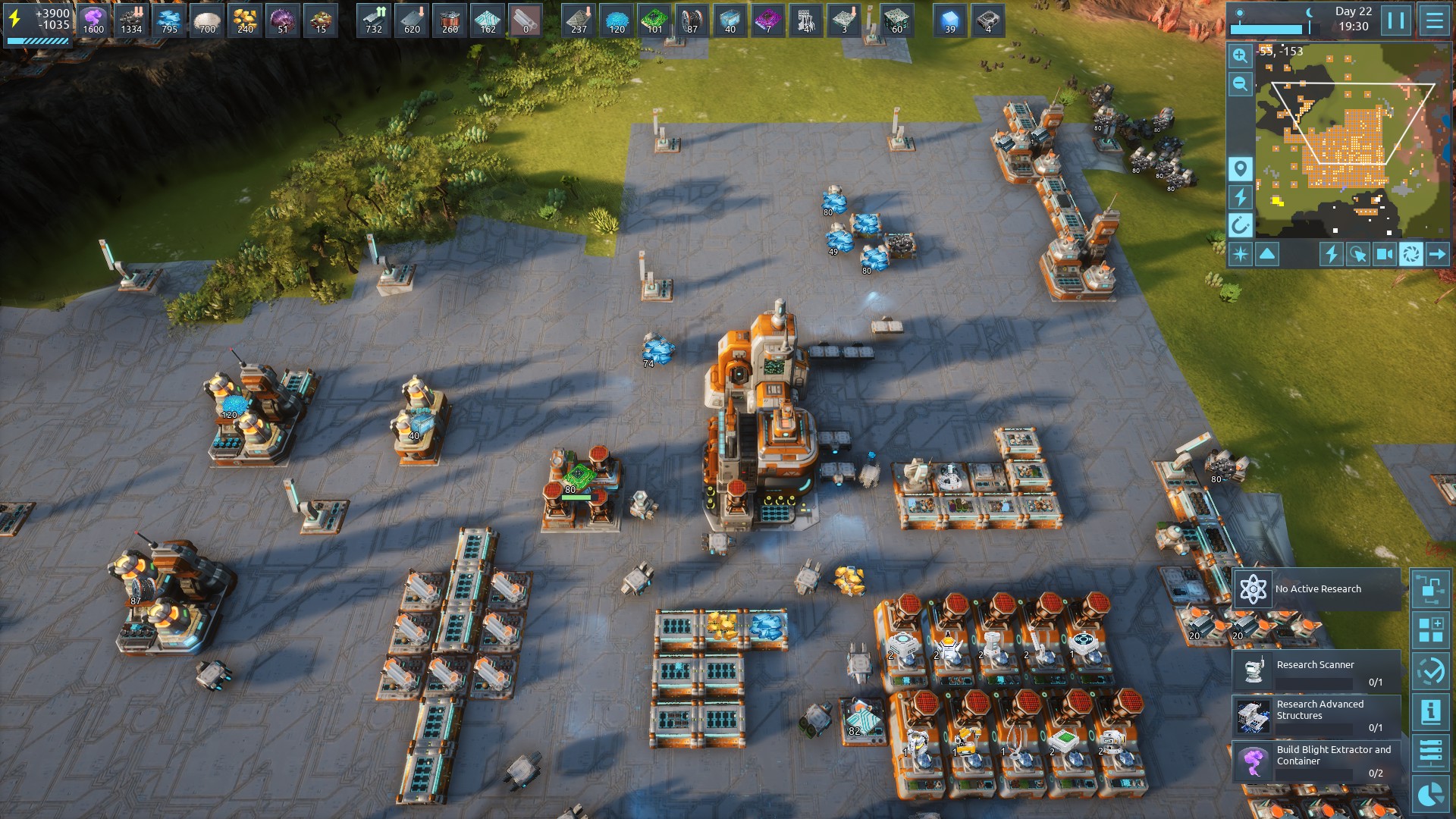Collapse the minimap with the up-arrow button
1456x819 pixels.
1267,254
